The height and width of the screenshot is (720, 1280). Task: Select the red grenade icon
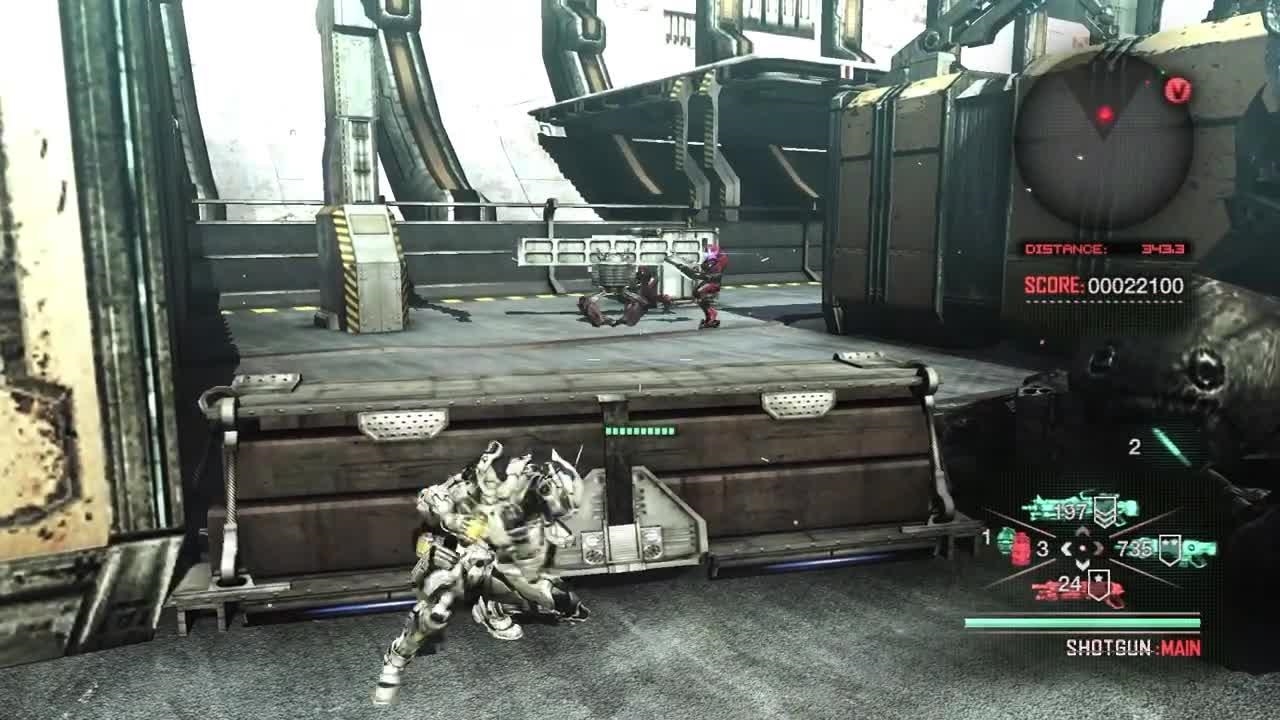[1021, 549]
